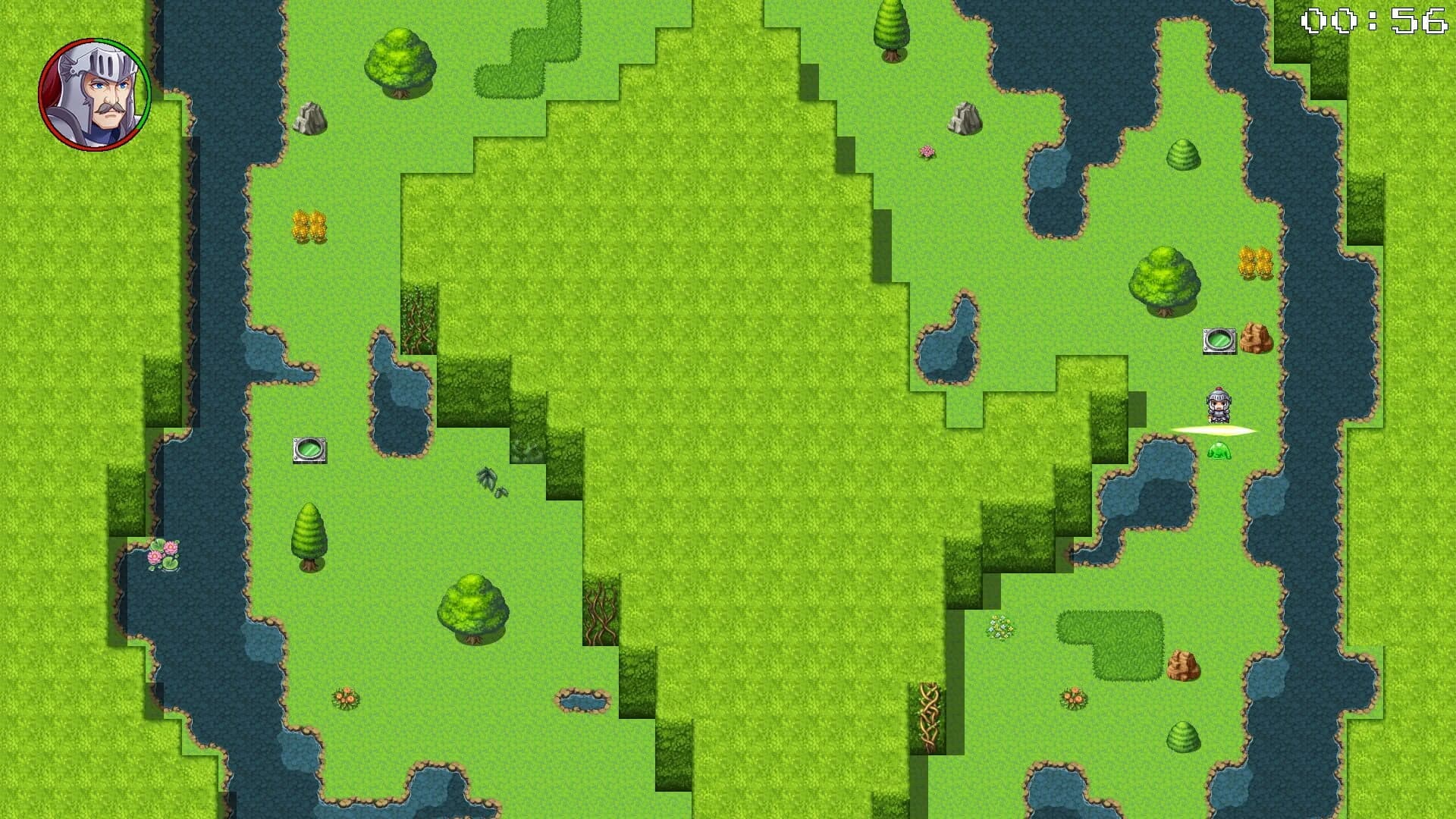The height and width of the screenshot is (819, 1456).
Task: Click the large rock near the top center
Action: [x=963, y=120]
